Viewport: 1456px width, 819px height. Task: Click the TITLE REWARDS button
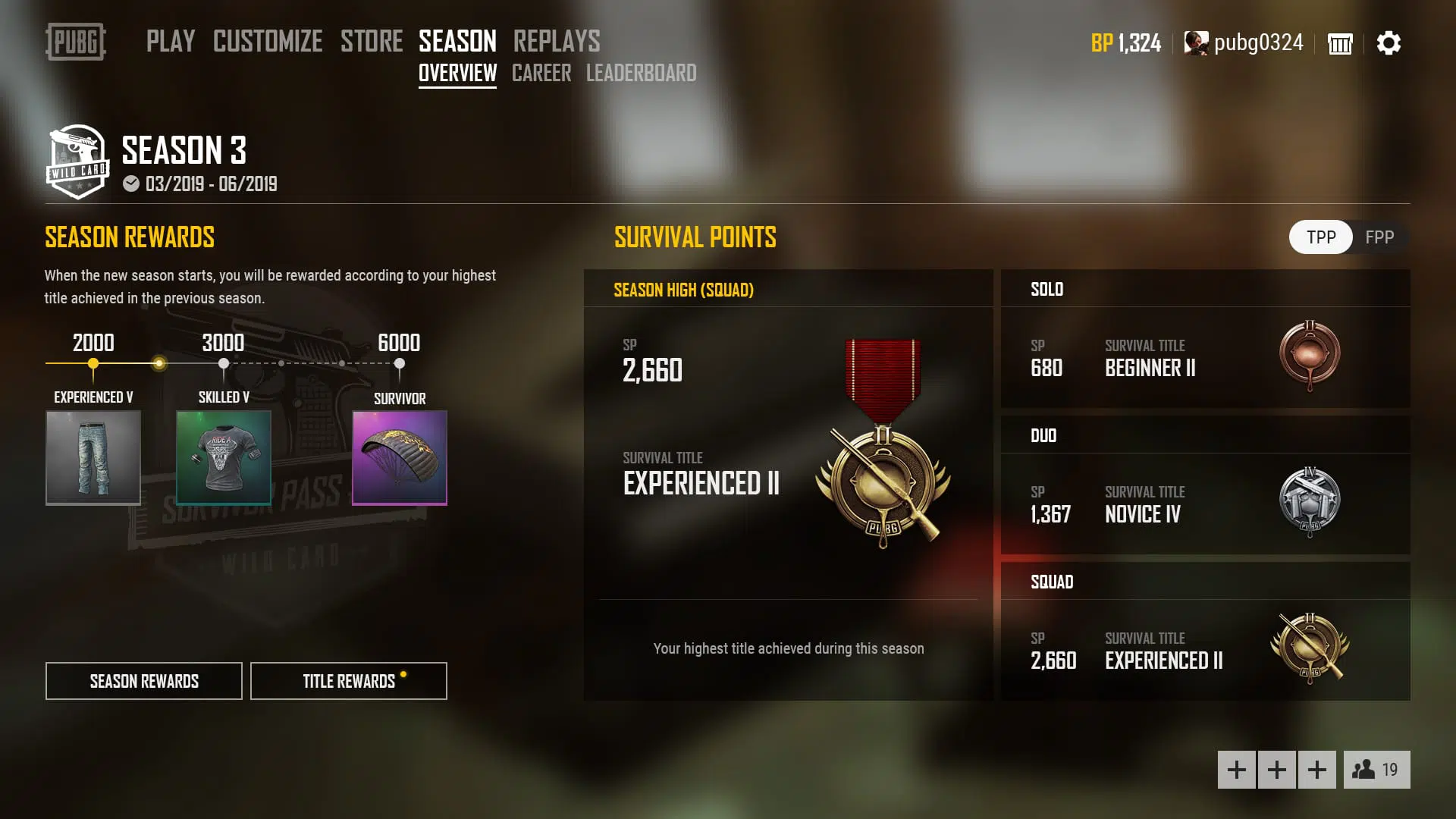348,680
